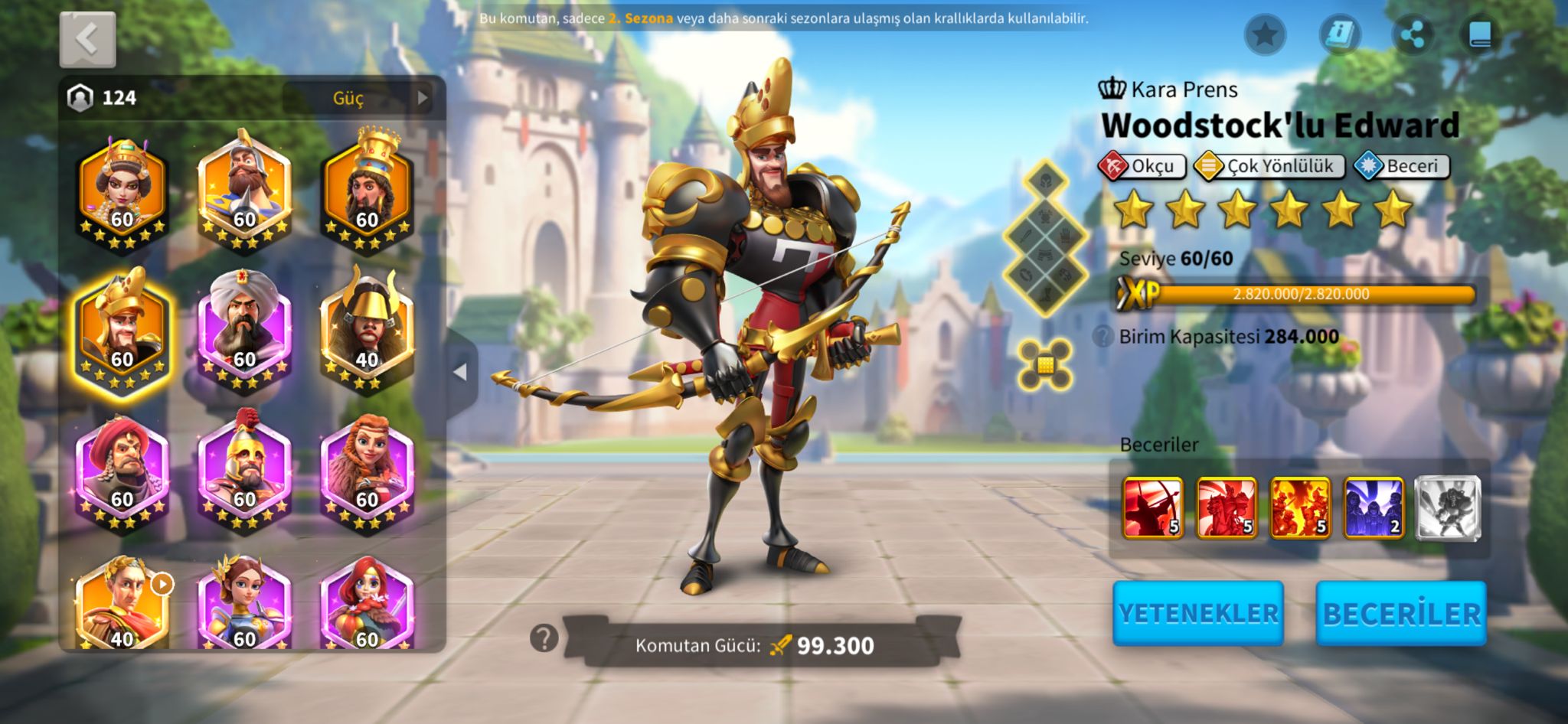Mark commander with the star favorite icon
Image resolution: width=1568 pixels, height=724 pixels.
1265,34
